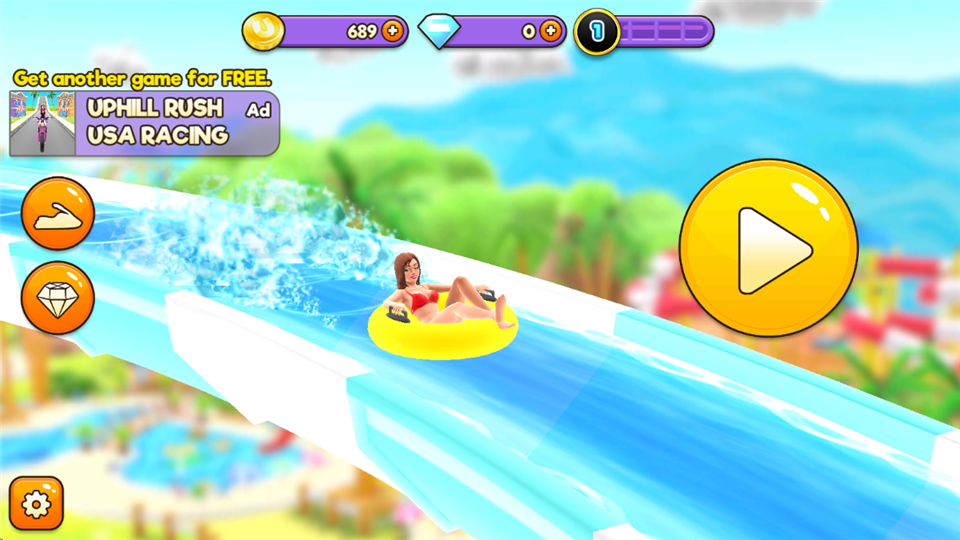Start the race with the yellow play button
The width and height of the screenshot is (960, 540).
point(768,249)
